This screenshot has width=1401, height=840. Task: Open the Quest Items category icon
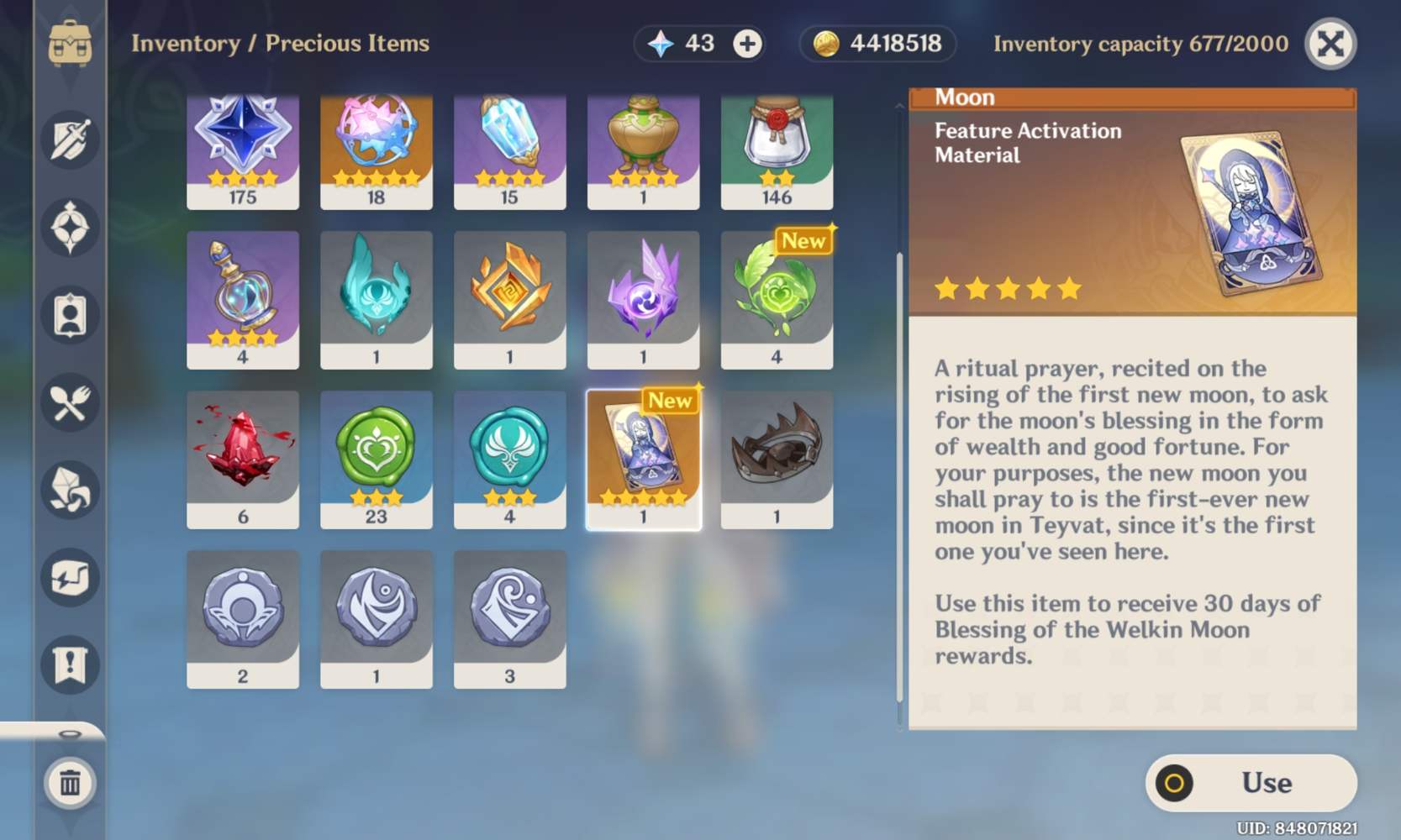point(71,664)
